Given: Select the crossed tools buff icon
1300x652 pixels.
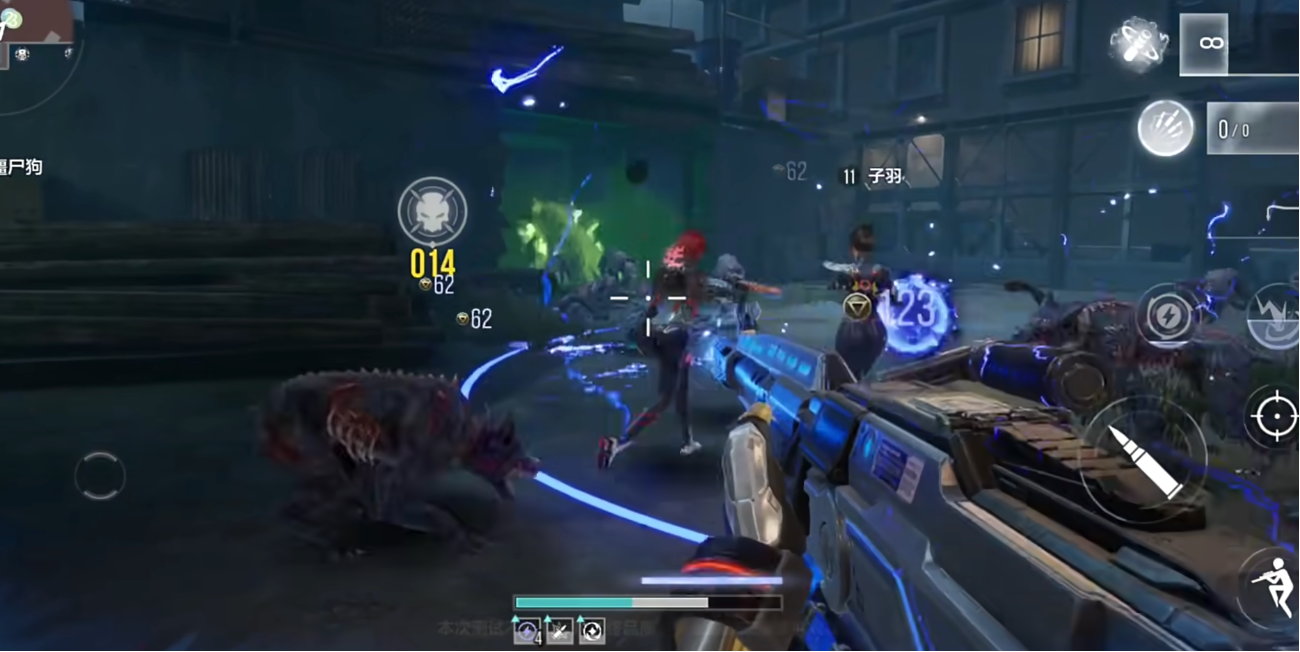Looking at the screenshot, I should click(560, 630).
